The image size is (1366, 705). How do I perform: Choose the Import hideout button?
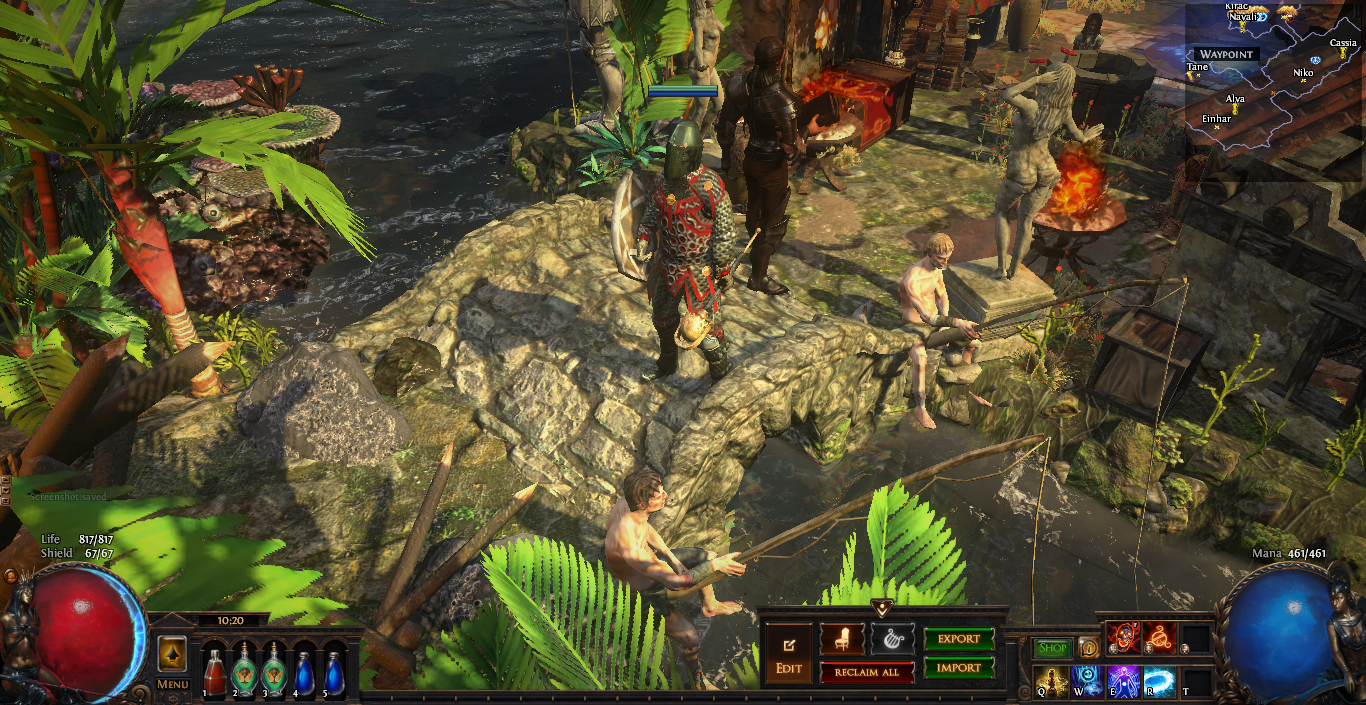click(x=958, y=667)
